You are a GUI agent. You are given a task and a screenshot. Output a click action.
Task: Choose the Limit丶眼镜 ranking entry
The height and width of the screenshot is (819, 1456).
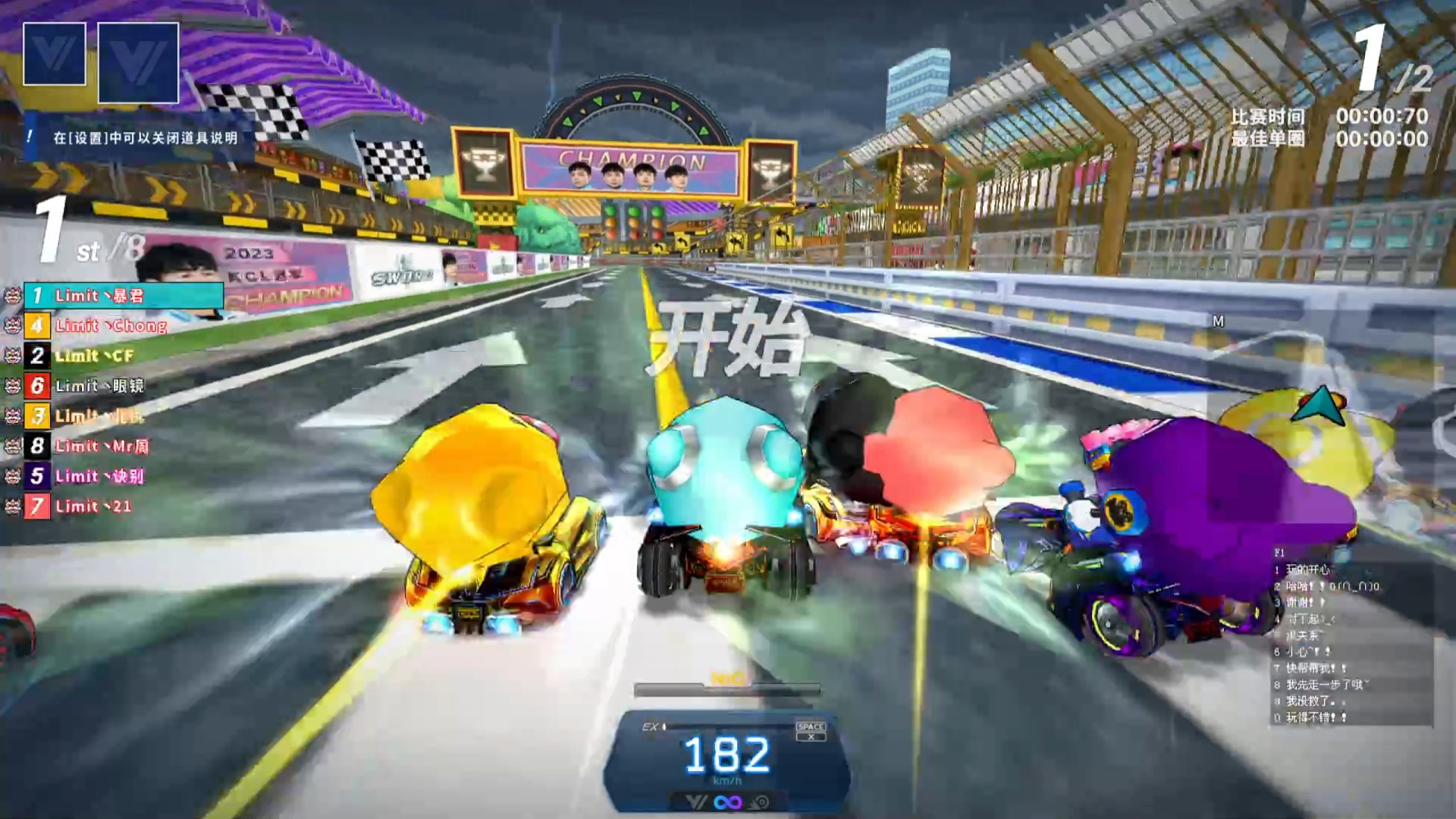(x=99, y=386)
